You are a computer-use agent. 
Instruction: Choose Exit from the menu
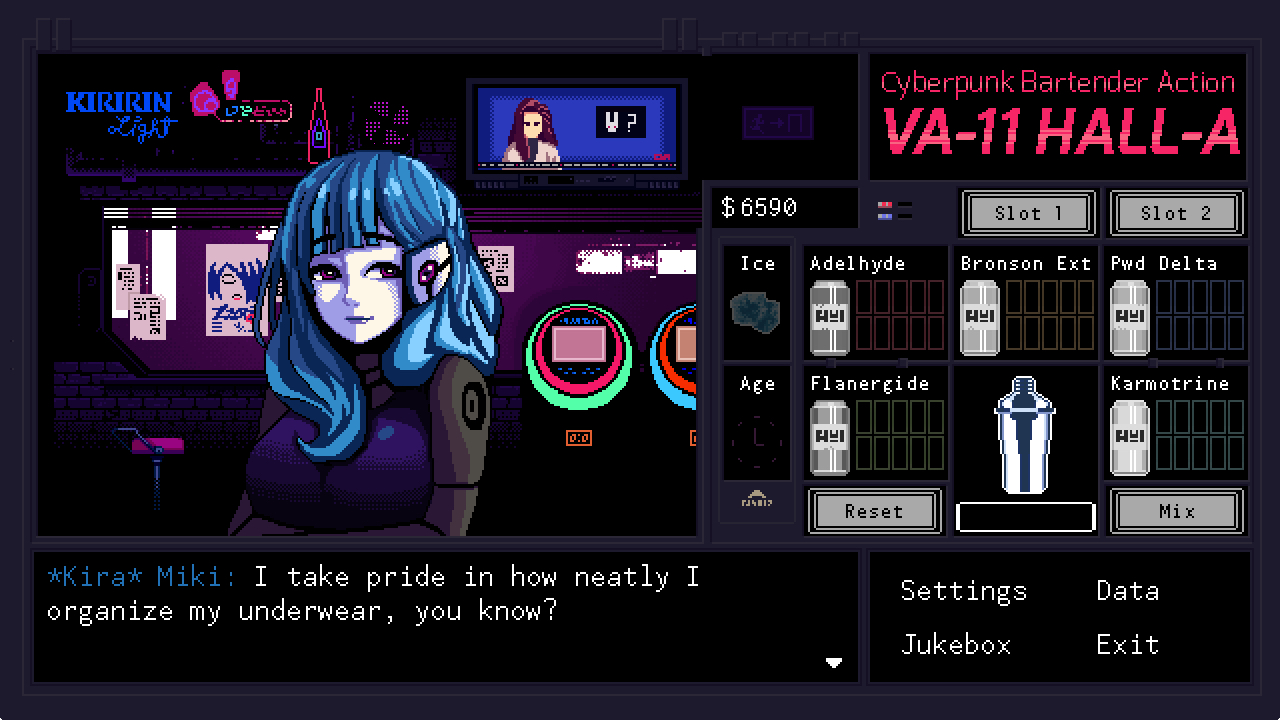tap(1127, 645)
